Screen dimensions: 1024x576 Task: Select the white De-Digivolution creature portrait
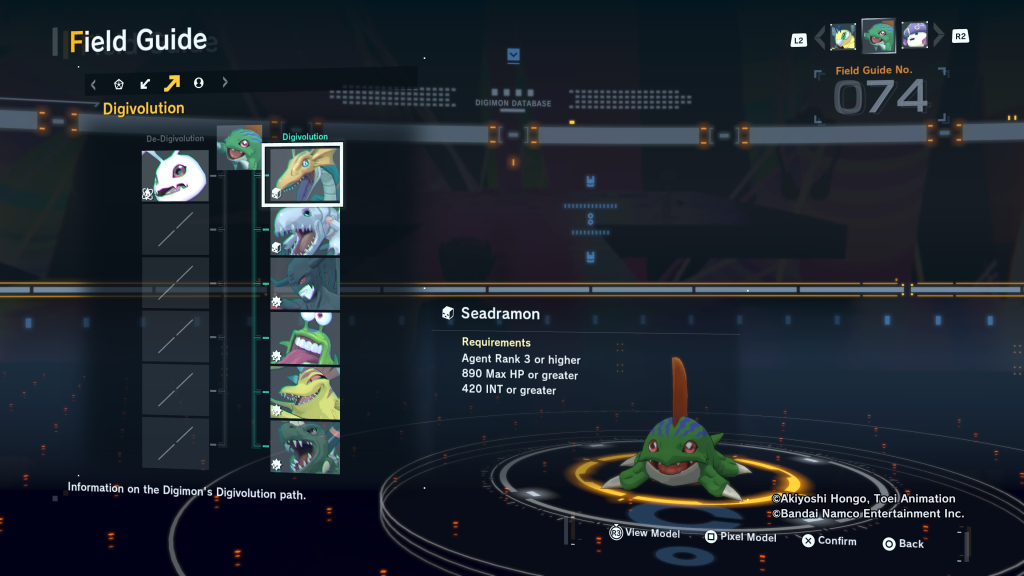click(175, 175)
